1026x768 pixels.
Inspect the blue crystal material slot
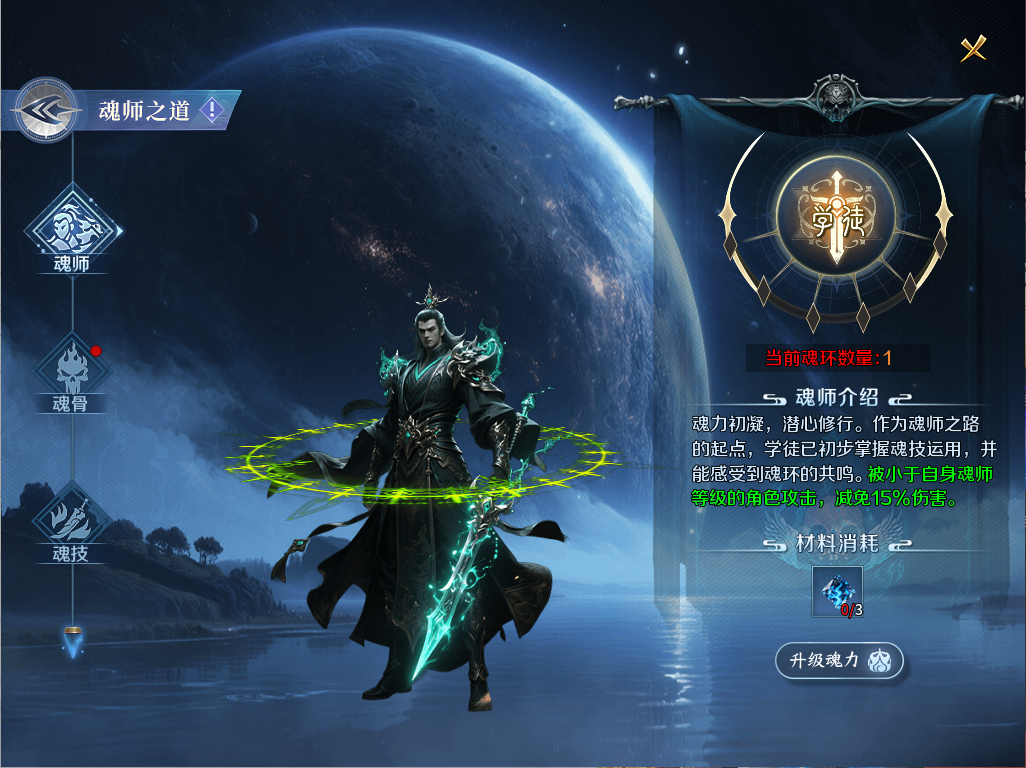(837, 592)
